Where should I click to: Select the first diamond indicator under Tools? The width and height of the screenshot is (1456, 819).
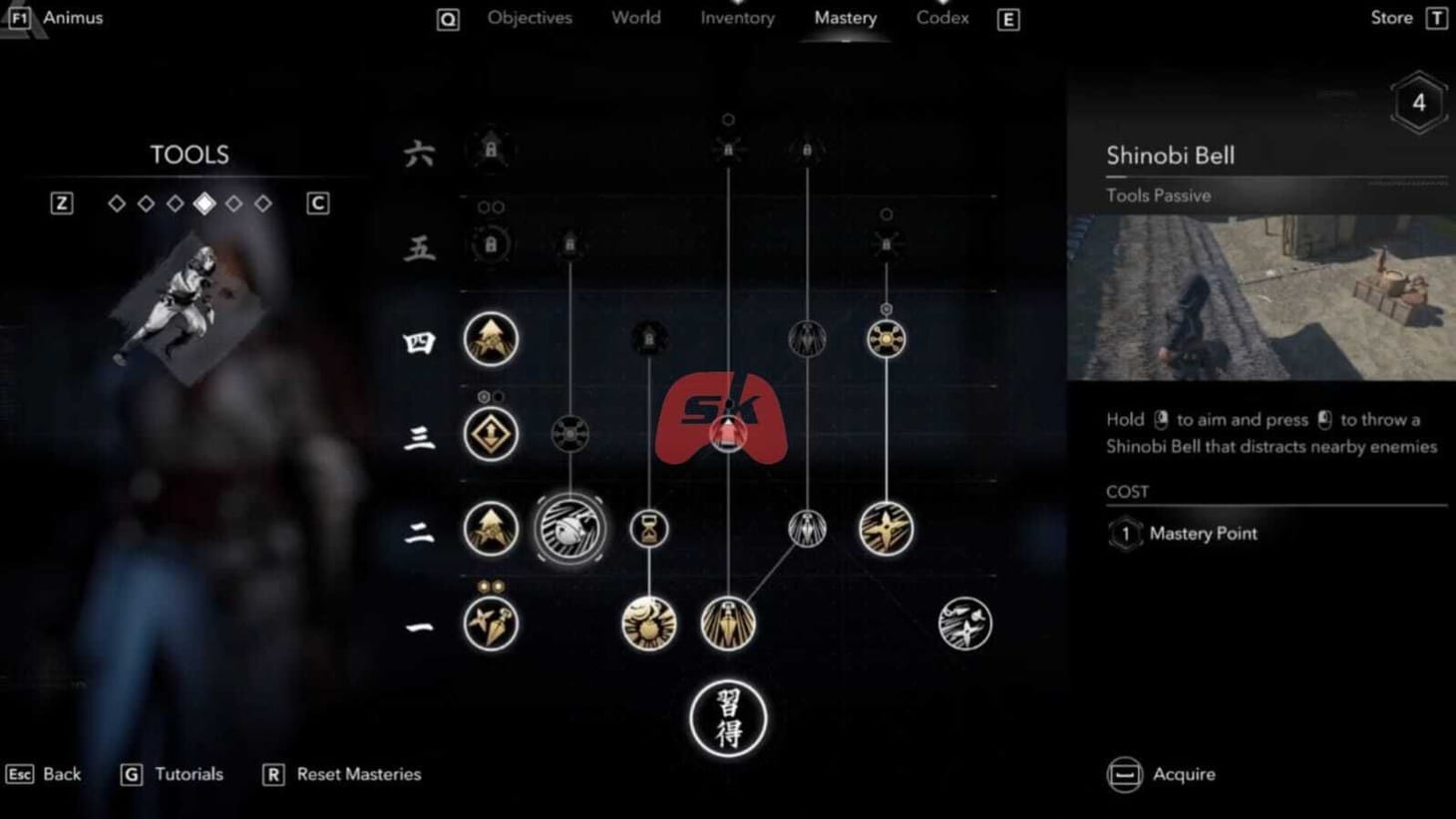(117, 203)
